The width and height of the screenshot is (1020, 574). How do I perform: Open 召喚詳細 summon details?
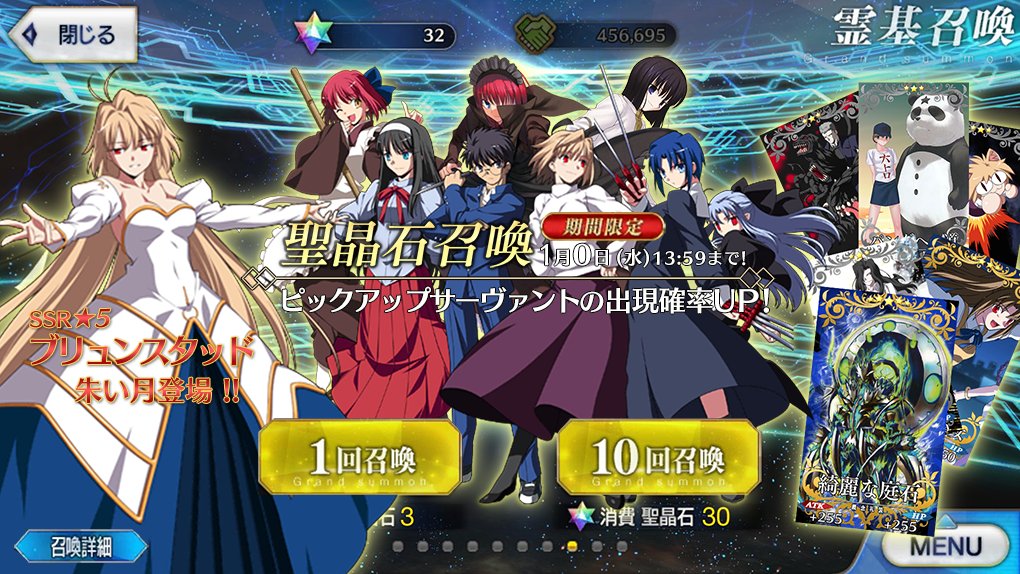83,546
